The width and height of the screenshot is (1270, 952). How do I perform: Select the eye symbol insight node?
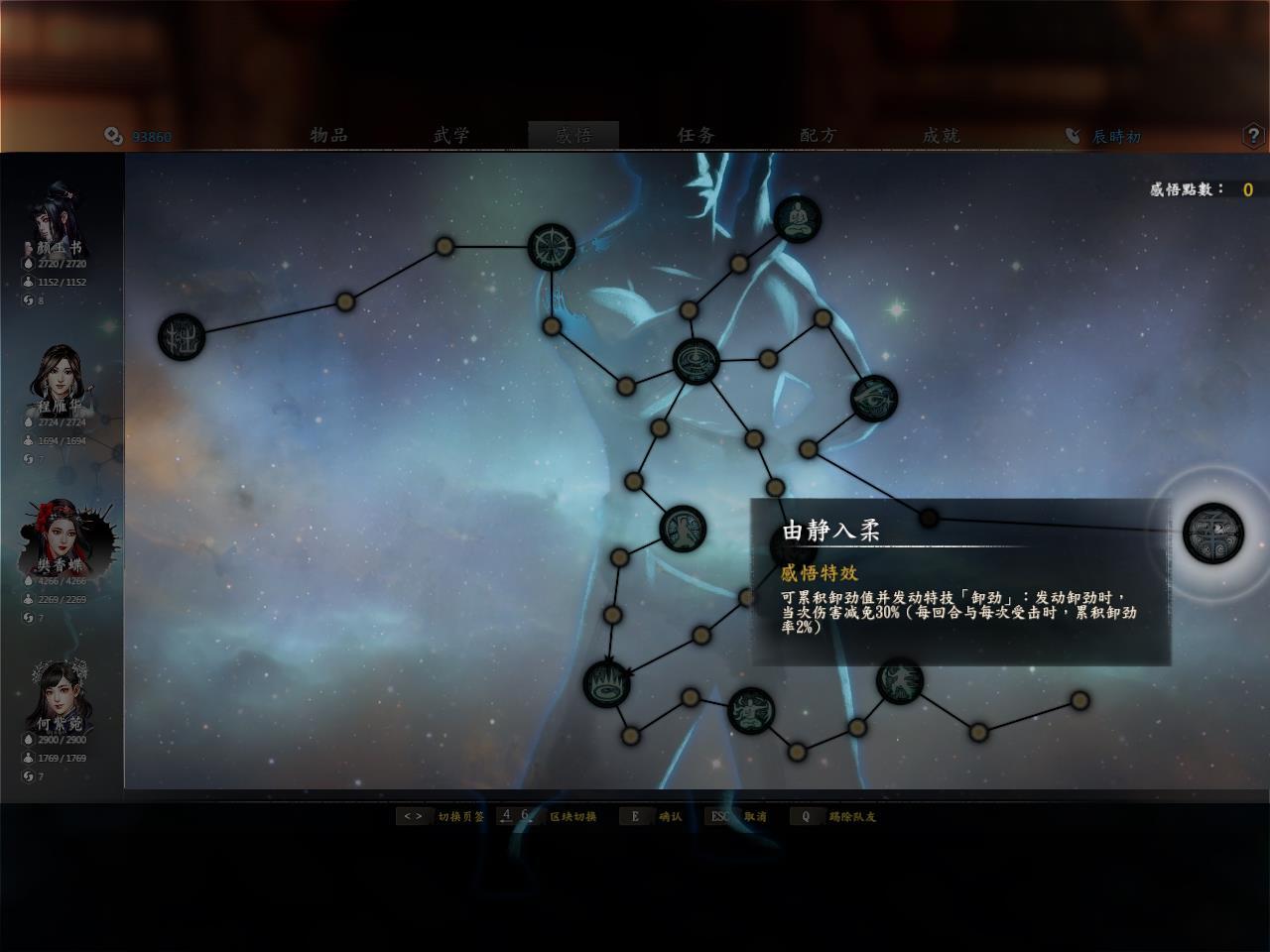pyautogui.click(x=873, y=398)
